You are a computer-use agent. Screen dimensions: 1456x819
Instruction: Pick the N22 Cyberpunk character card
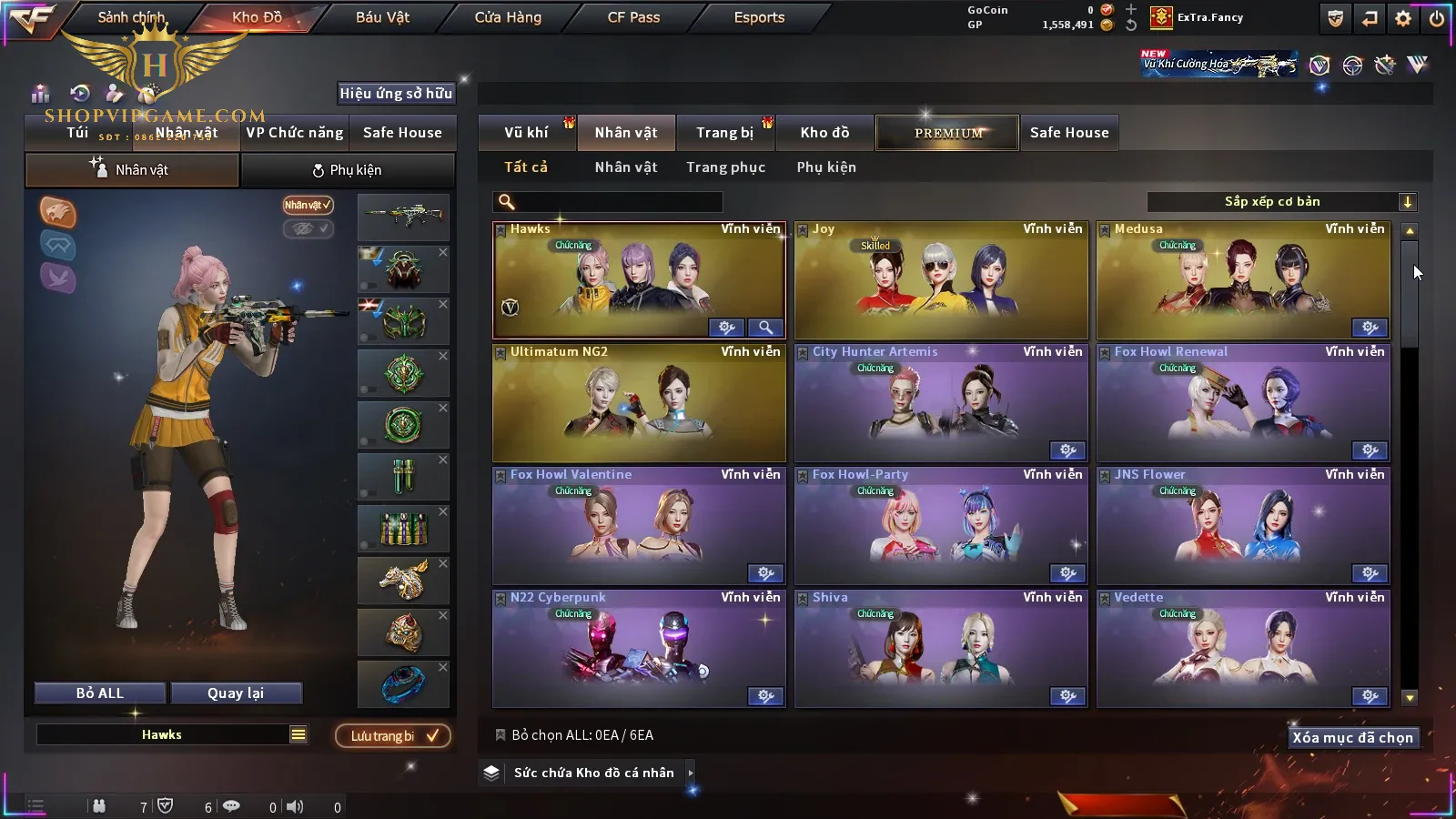(638, 650)
